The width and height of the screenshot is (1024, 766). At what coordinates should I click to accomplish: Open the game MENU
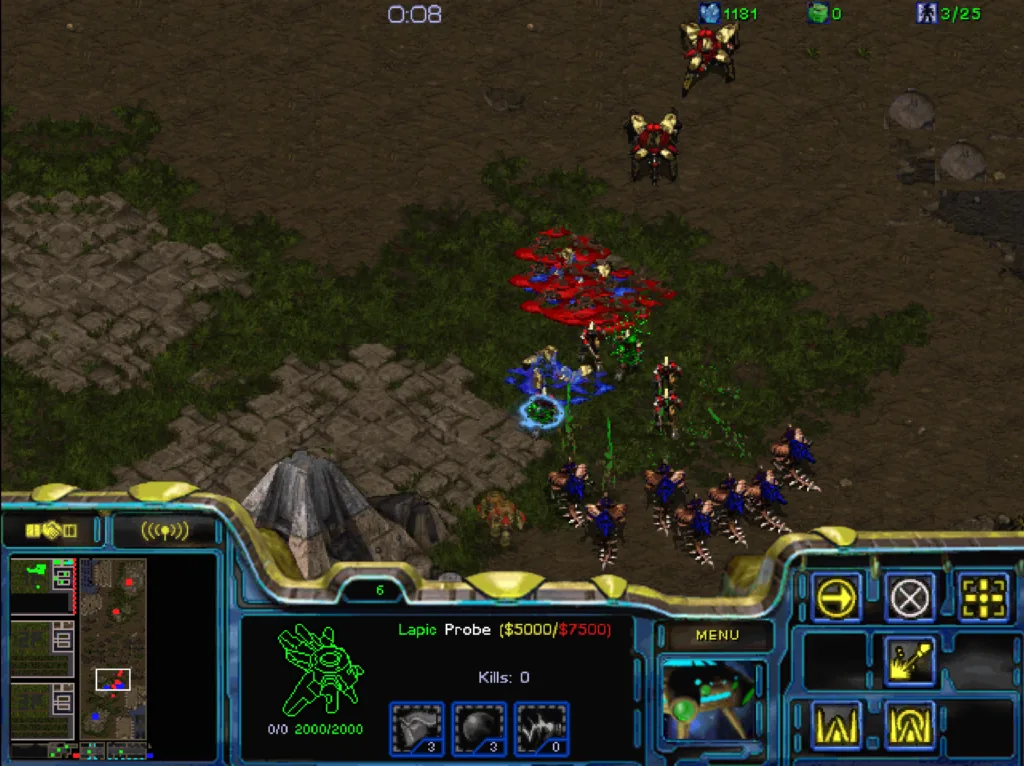pos(717,635)
